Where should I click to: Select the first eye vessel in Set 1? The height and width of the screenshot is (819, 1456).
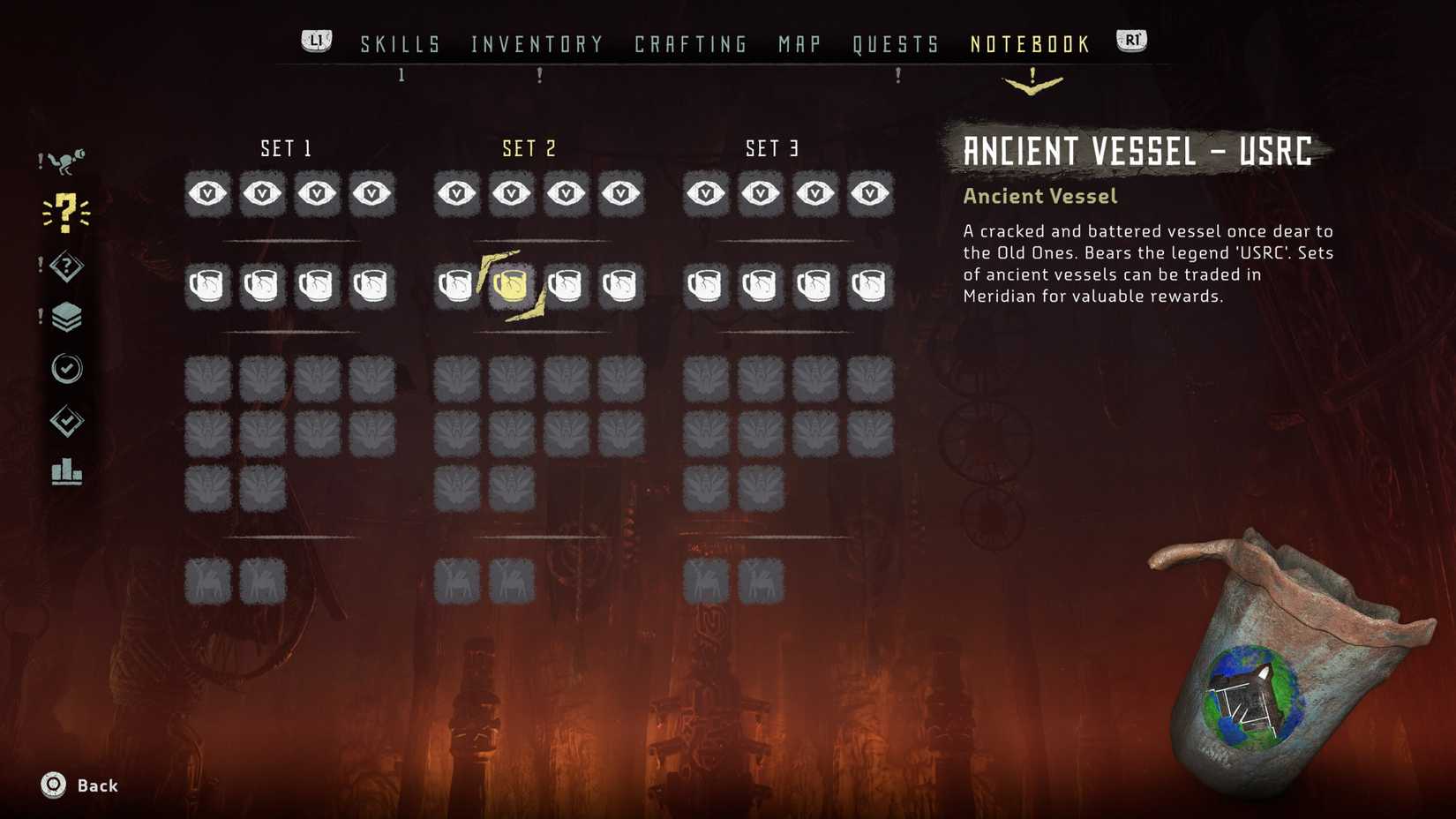(206, 193)
